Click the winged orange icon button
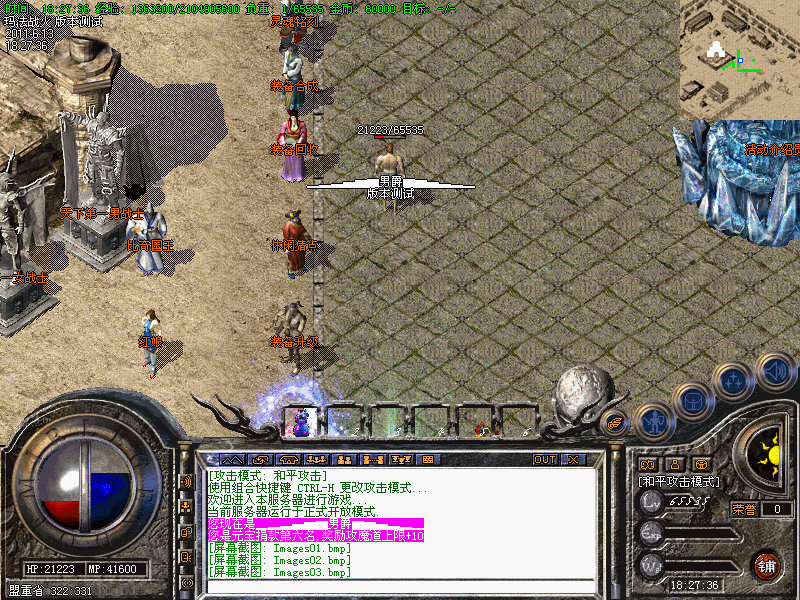 click(x=615, y=421)
